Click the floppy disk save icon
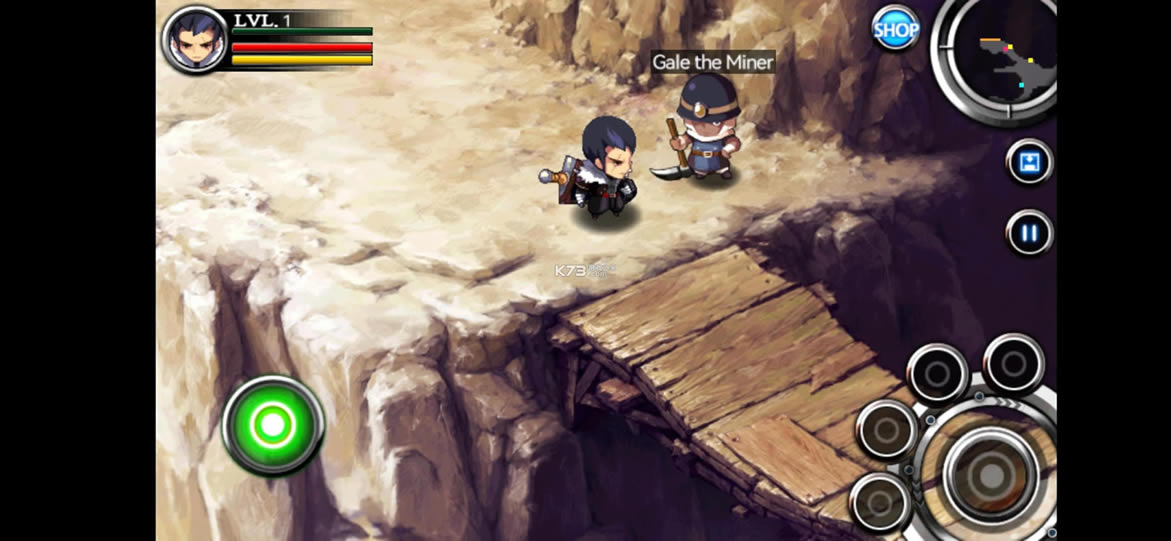Viewport: 1171px width, 541px height. (x=1029, y=162)
